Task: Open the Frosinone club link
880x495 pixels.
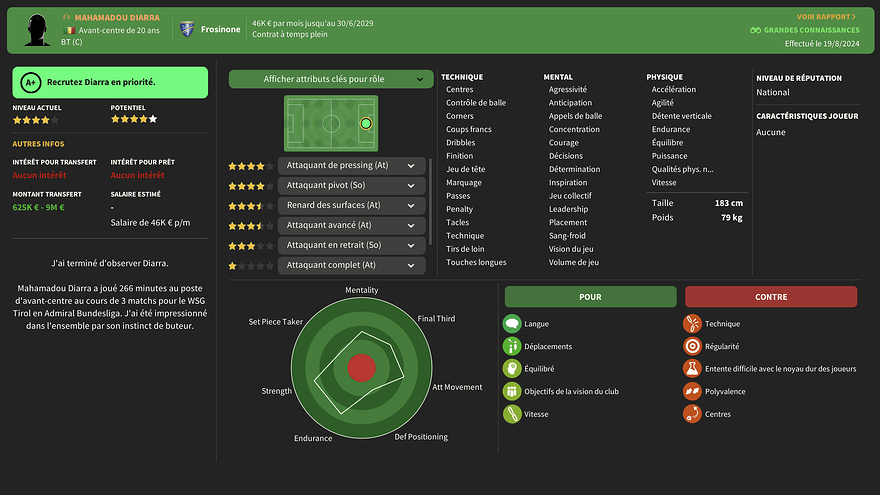Action: coord(219,29)
